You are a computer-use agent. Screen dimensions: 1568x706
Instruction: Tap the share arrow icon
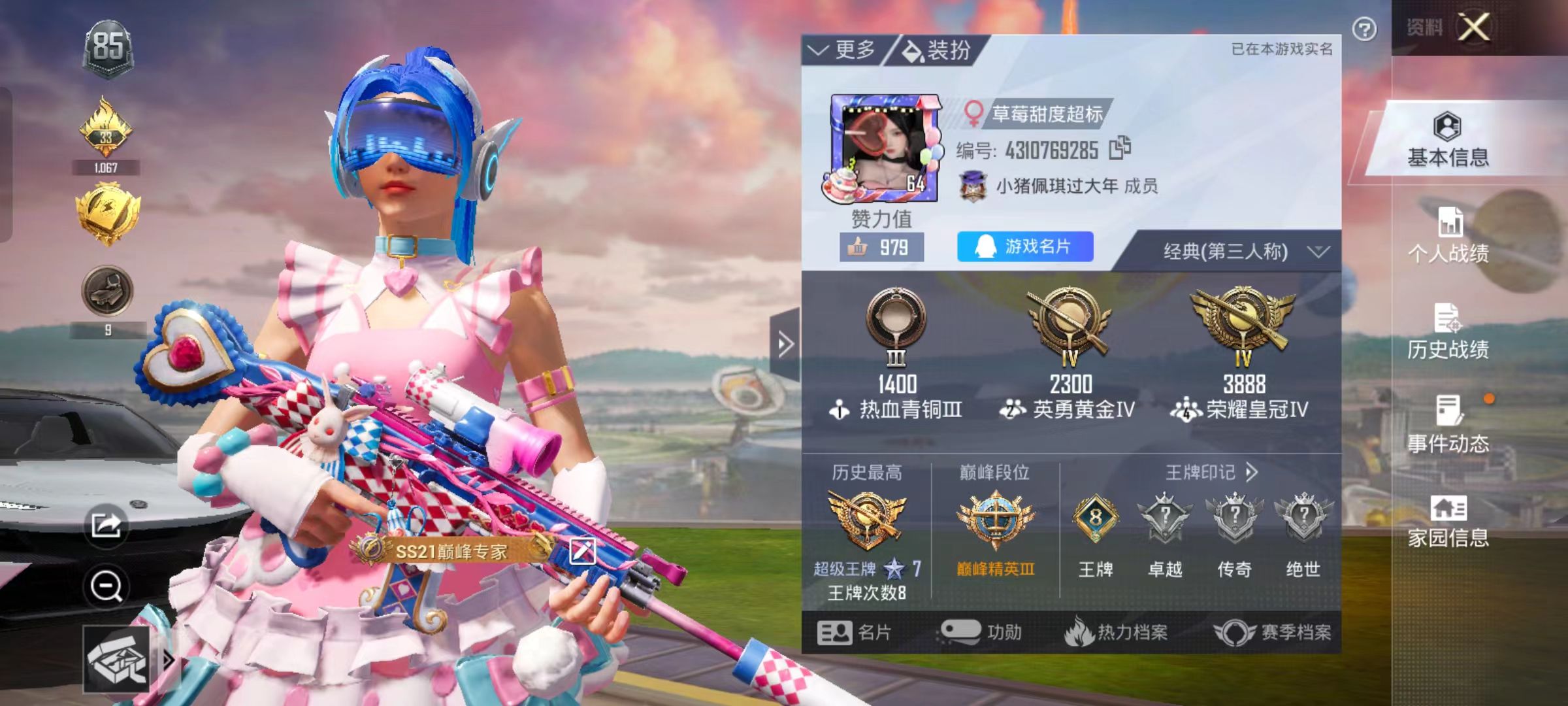pyautogui.click(x=106, y=525)
